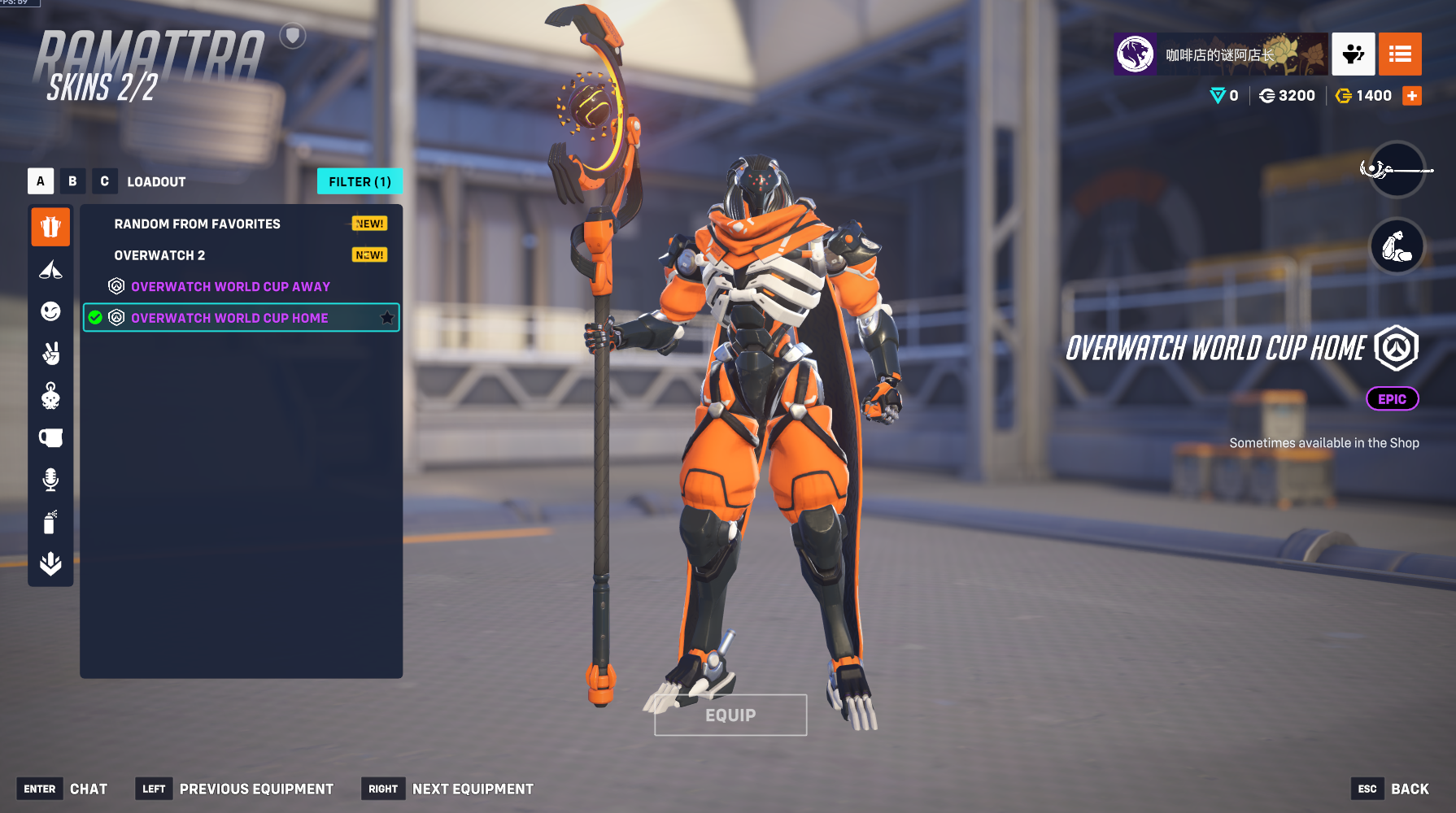Open the weapon charms category
This screenshot has width=1456, height=813.
(50, 396)
